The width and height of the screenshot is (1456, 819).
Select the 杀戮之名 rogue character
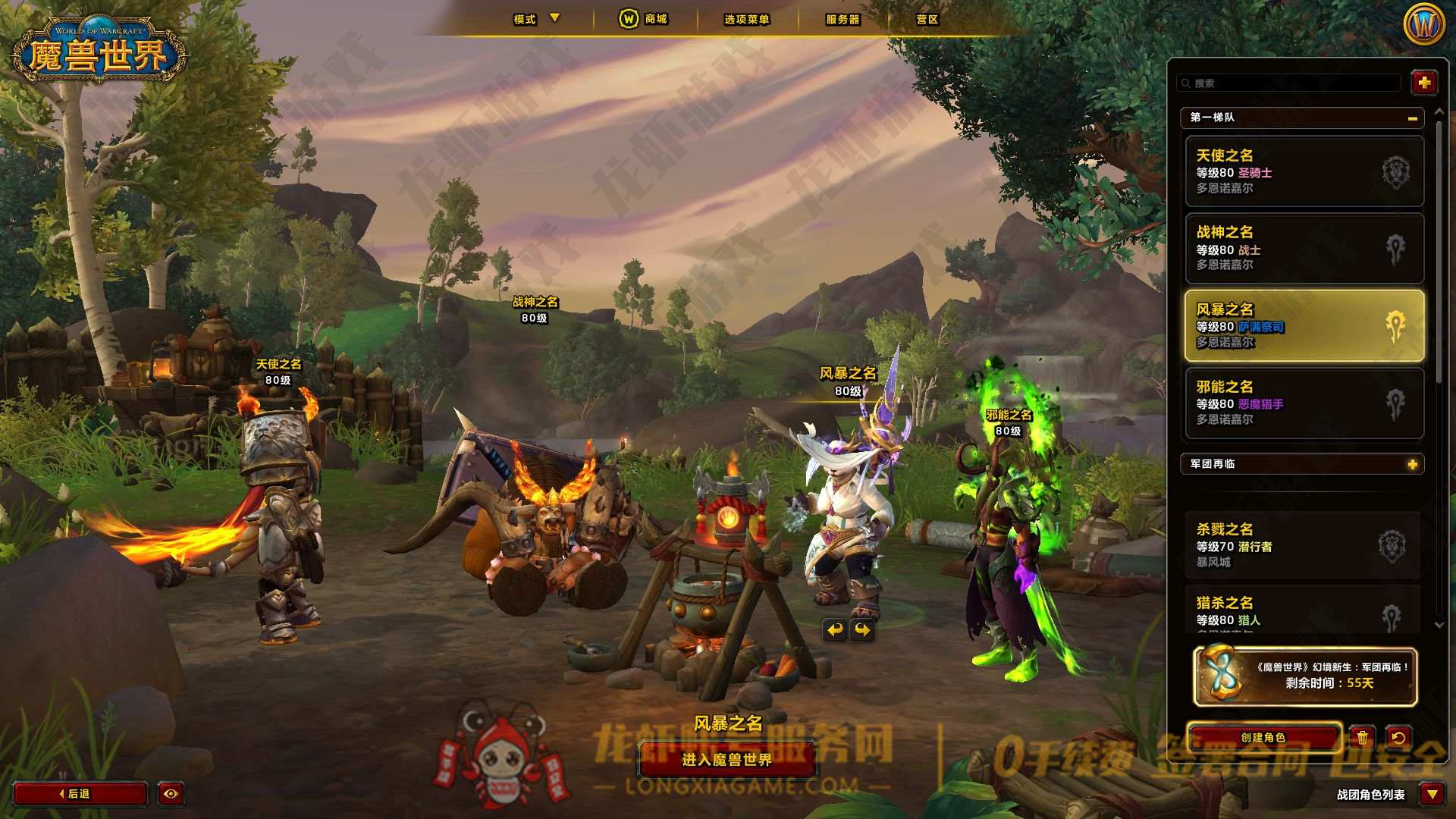coord(1302,545)
